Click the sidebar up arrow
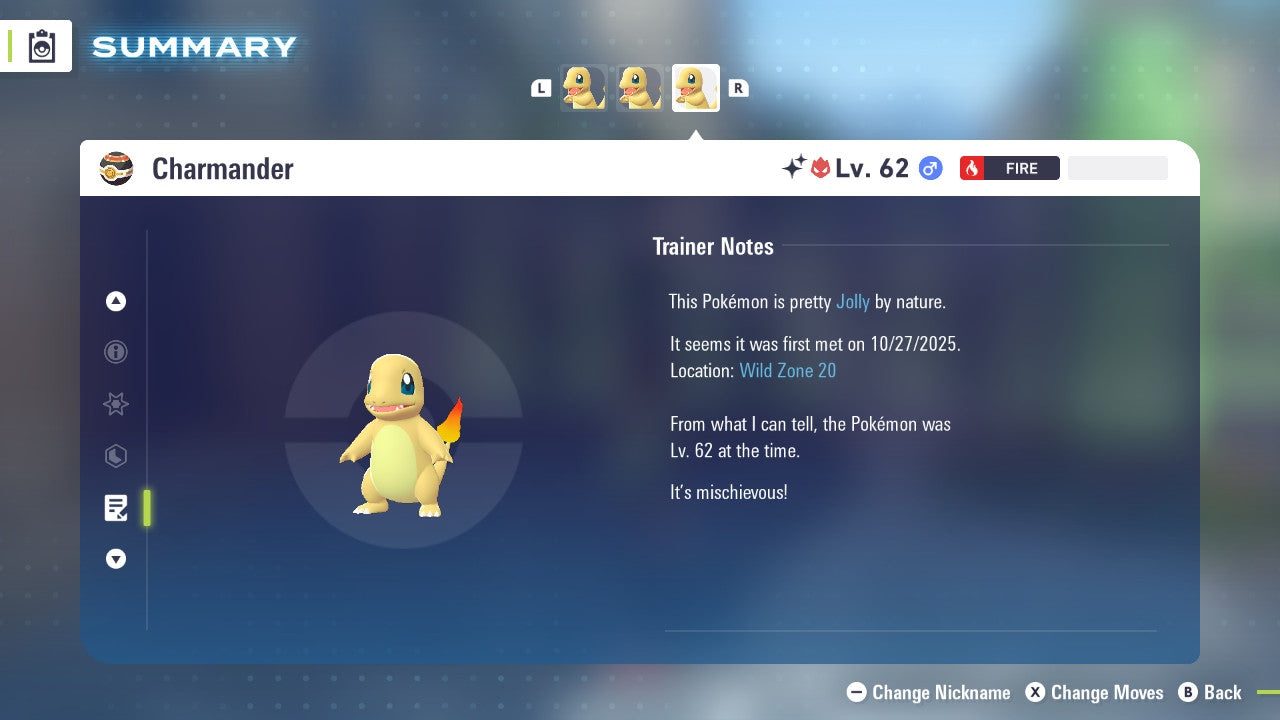The image size is (1280, 720). coord(115,301)
